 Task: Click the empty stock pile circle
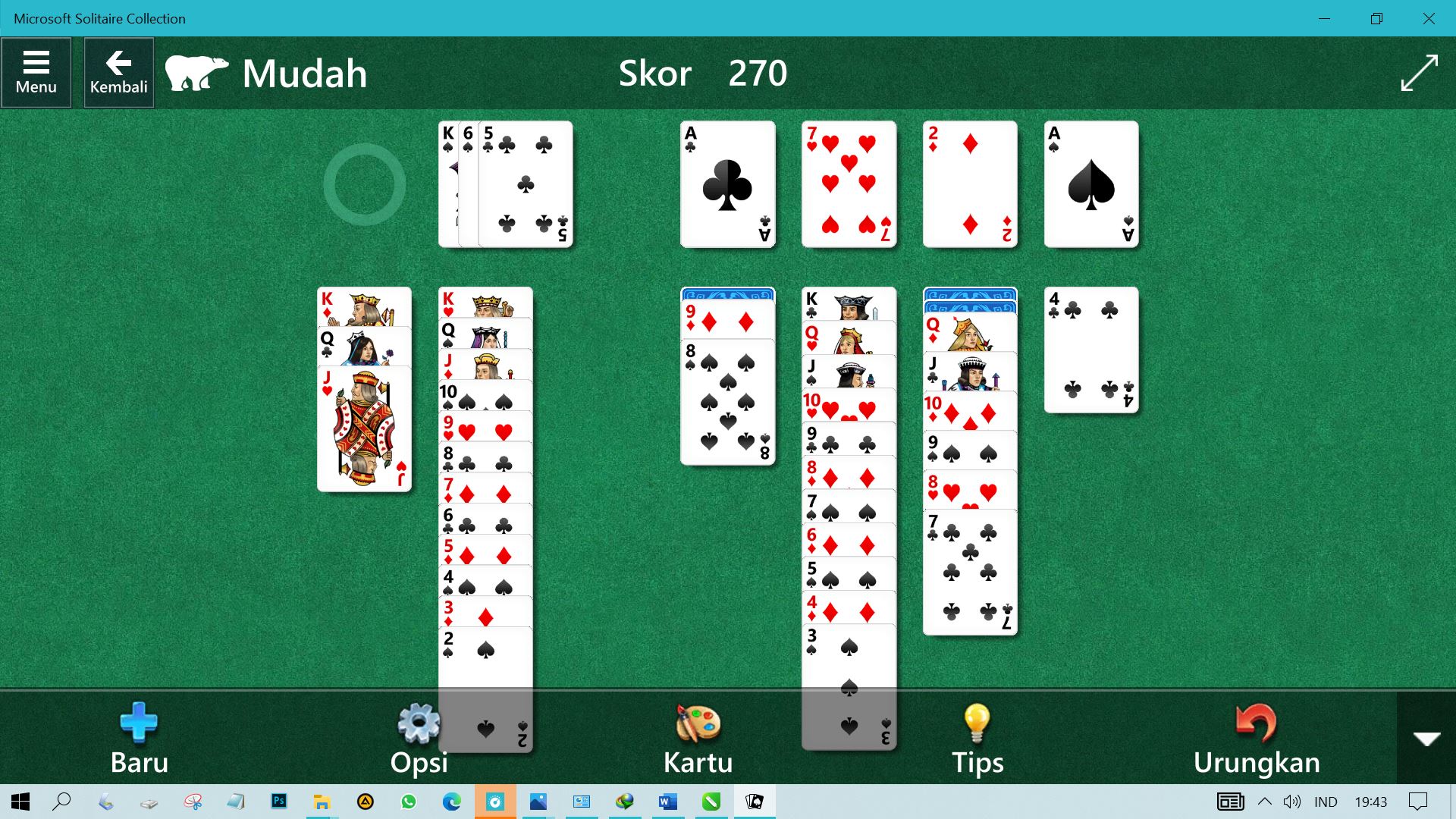(x=364, y=184)
